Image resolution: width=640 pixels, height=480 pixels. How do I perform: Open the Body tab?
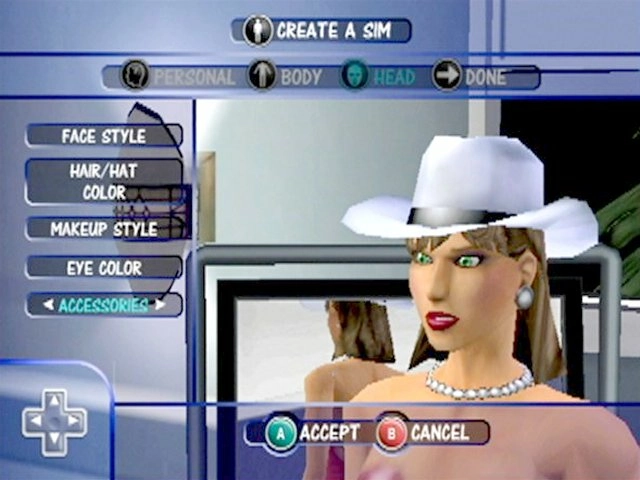tap(285, 76)
